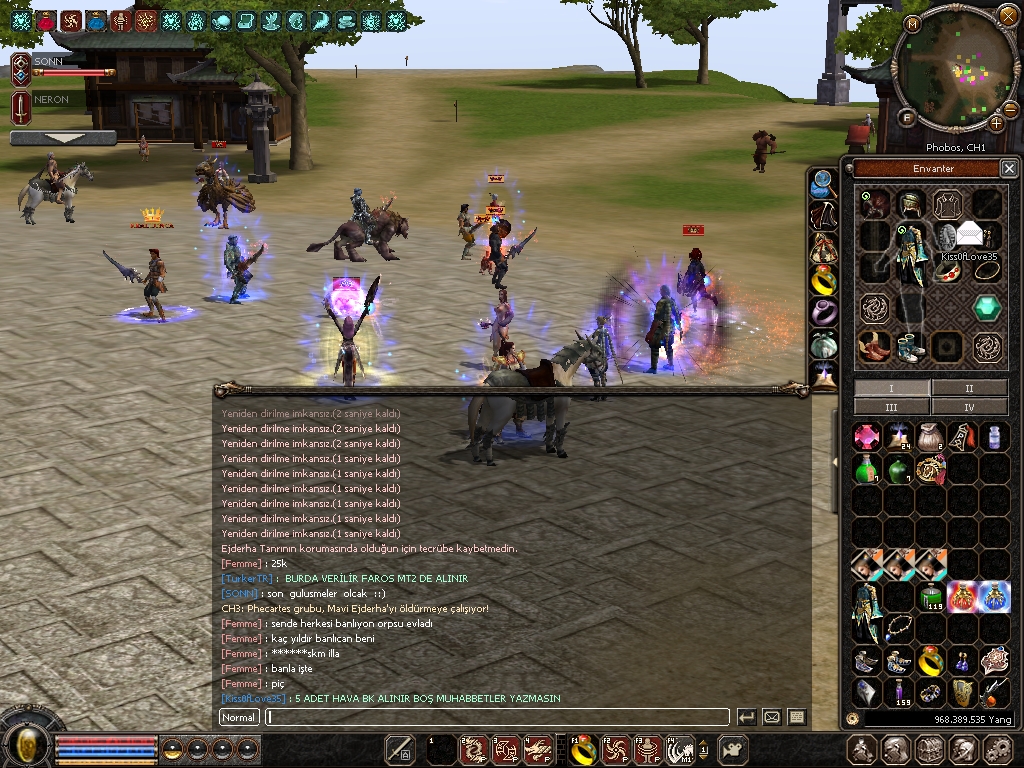
Task: Select the green potion bottle in inventory
Action: pos(866,468)
